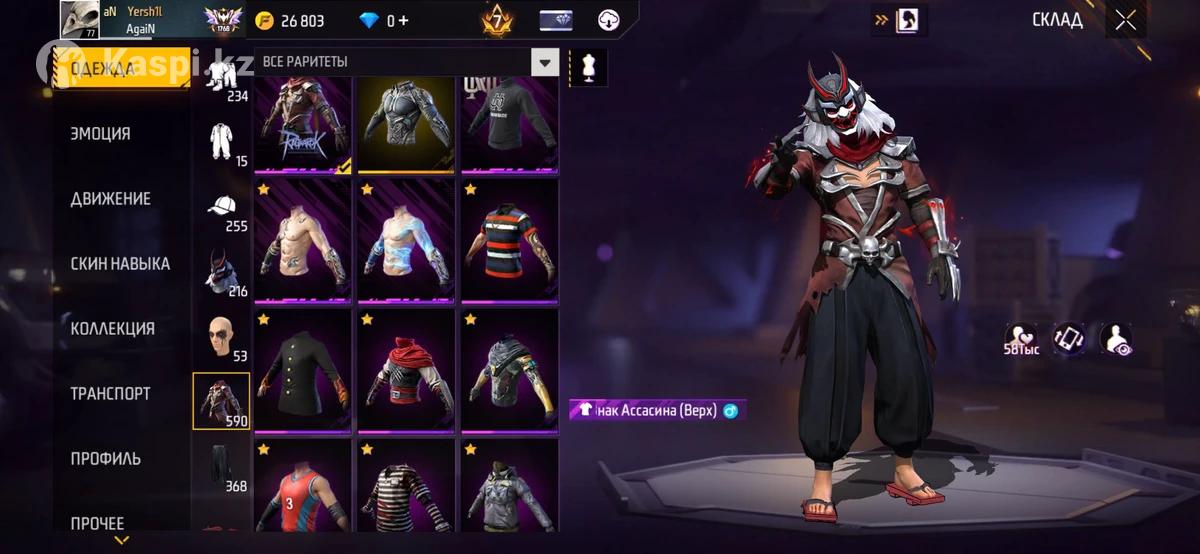Select the red number 3 jersey
The image size is (1200, 554).
click(x=302, y=488)
